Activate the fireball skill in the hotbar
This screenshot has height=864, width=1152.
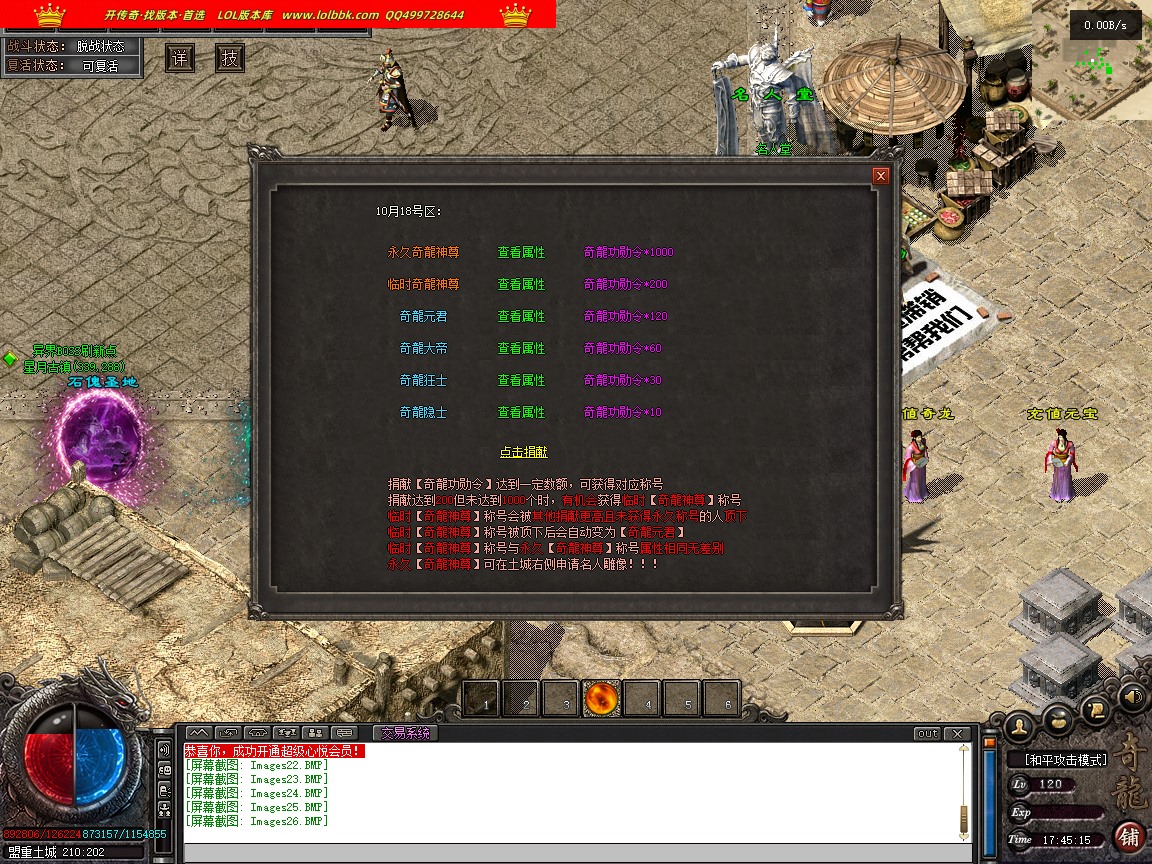[602, 698]
